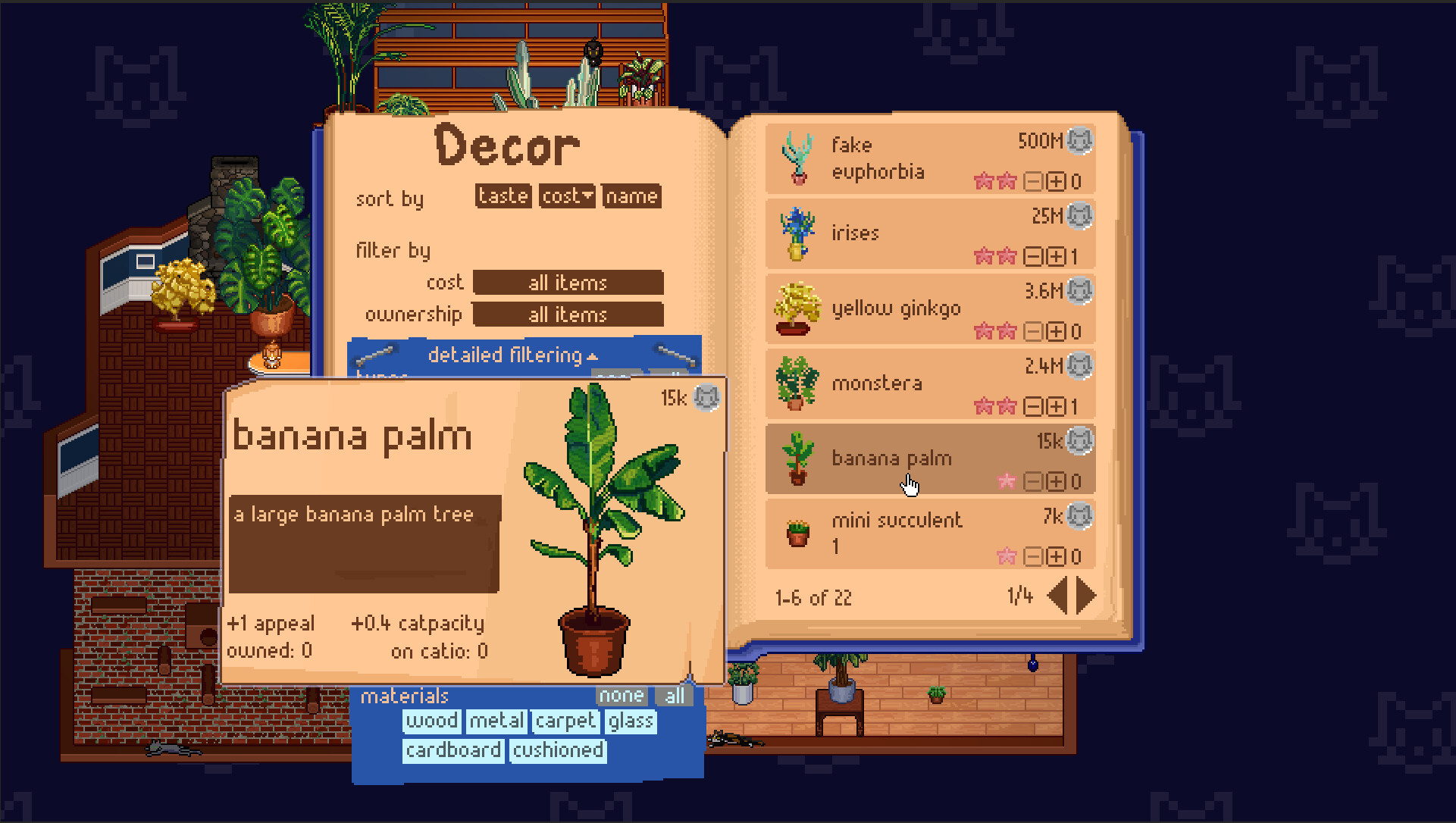The width and height of the screenshot is (1456, 823).
Task: Sort decor items by taste
Action: [503, 196]
